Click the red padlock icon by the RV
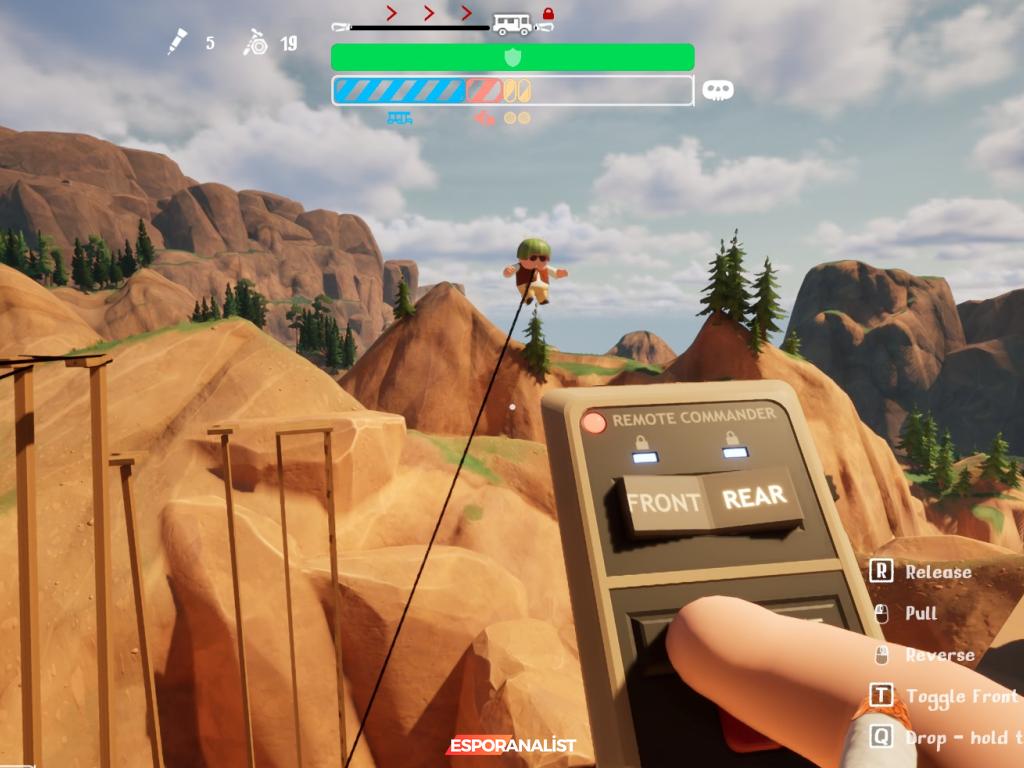The width and height of the screenshot is (1024, 768). click(x=548, y=13)
